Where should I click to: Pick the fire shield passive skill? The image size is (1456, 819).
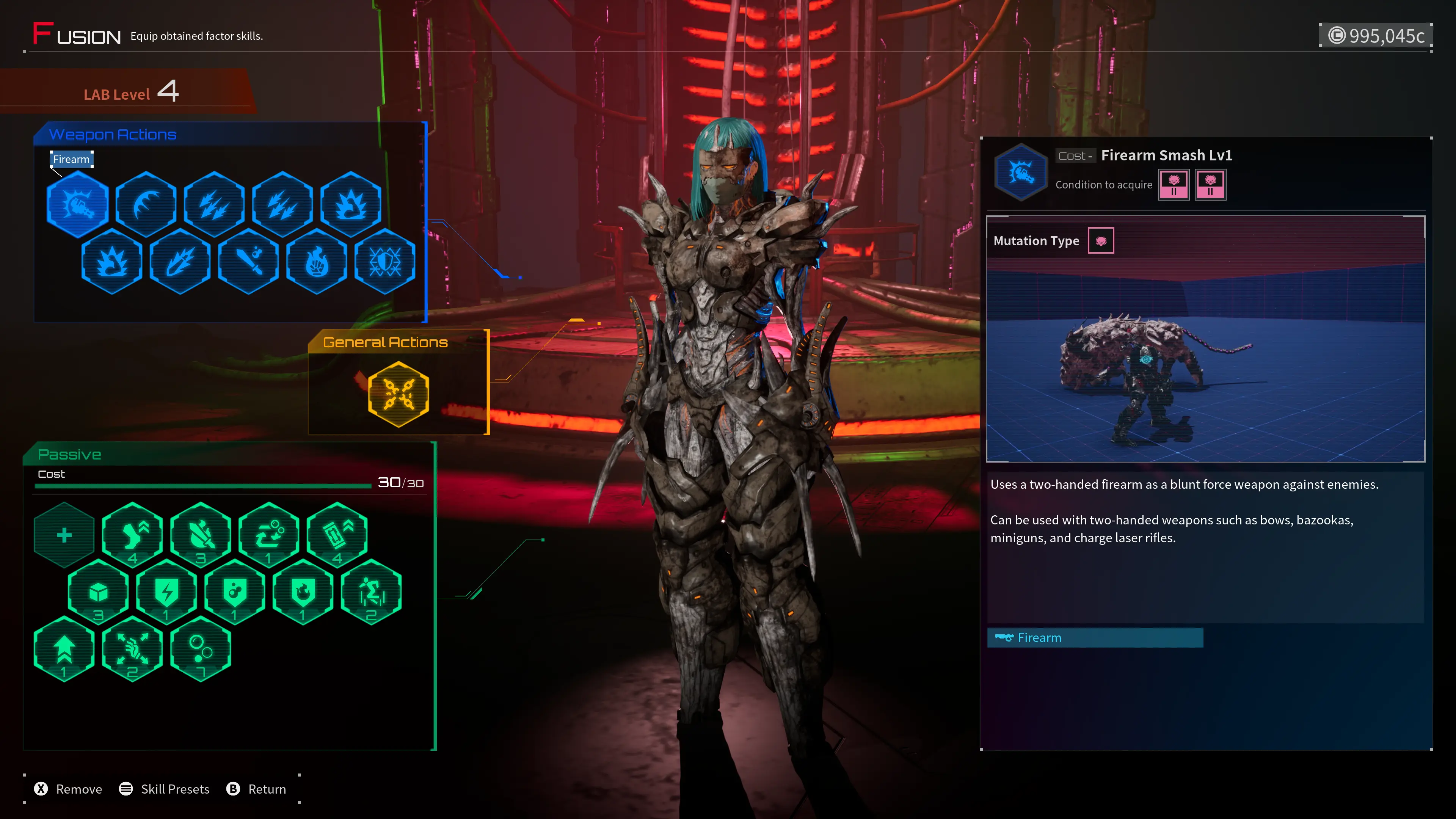303,592
